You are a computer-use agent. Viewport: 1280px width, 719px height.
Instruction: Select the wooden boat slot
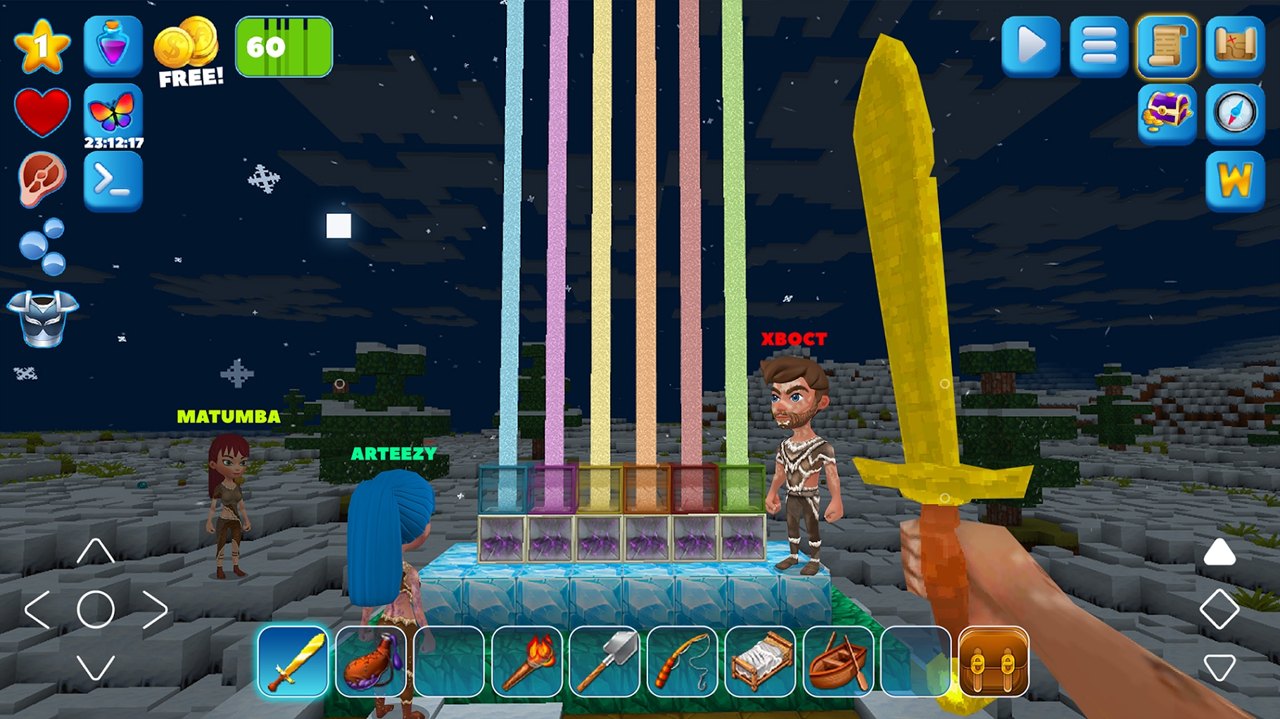tap(838, 661)
